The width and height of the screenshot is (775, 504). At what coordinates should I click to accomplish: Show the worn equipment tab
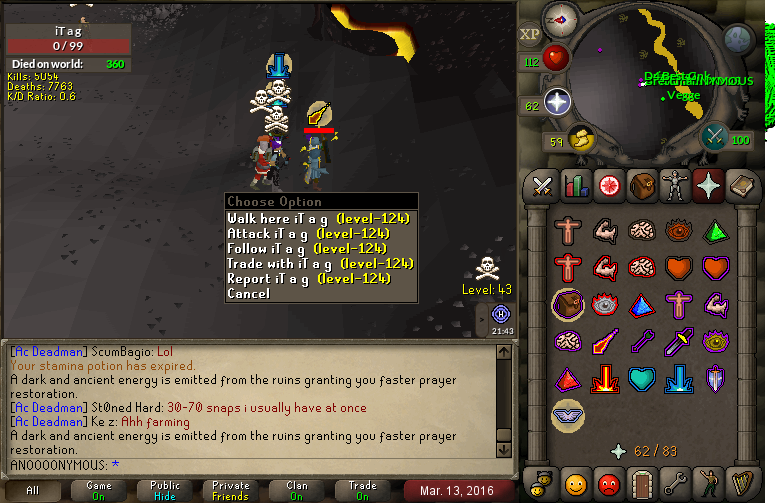click(673, 185)
